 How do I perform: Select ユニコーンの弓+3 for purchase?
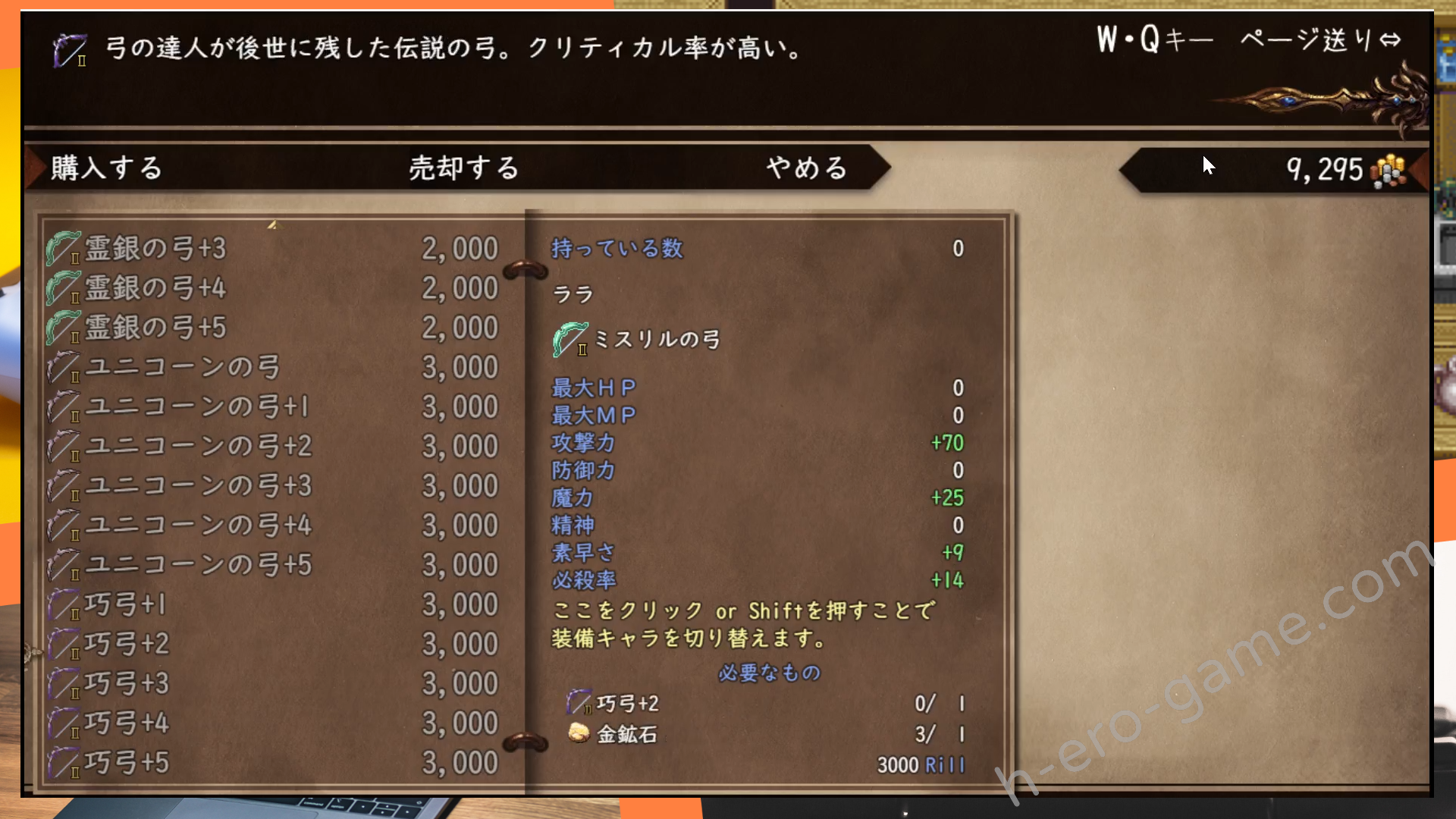pos(271,486)
